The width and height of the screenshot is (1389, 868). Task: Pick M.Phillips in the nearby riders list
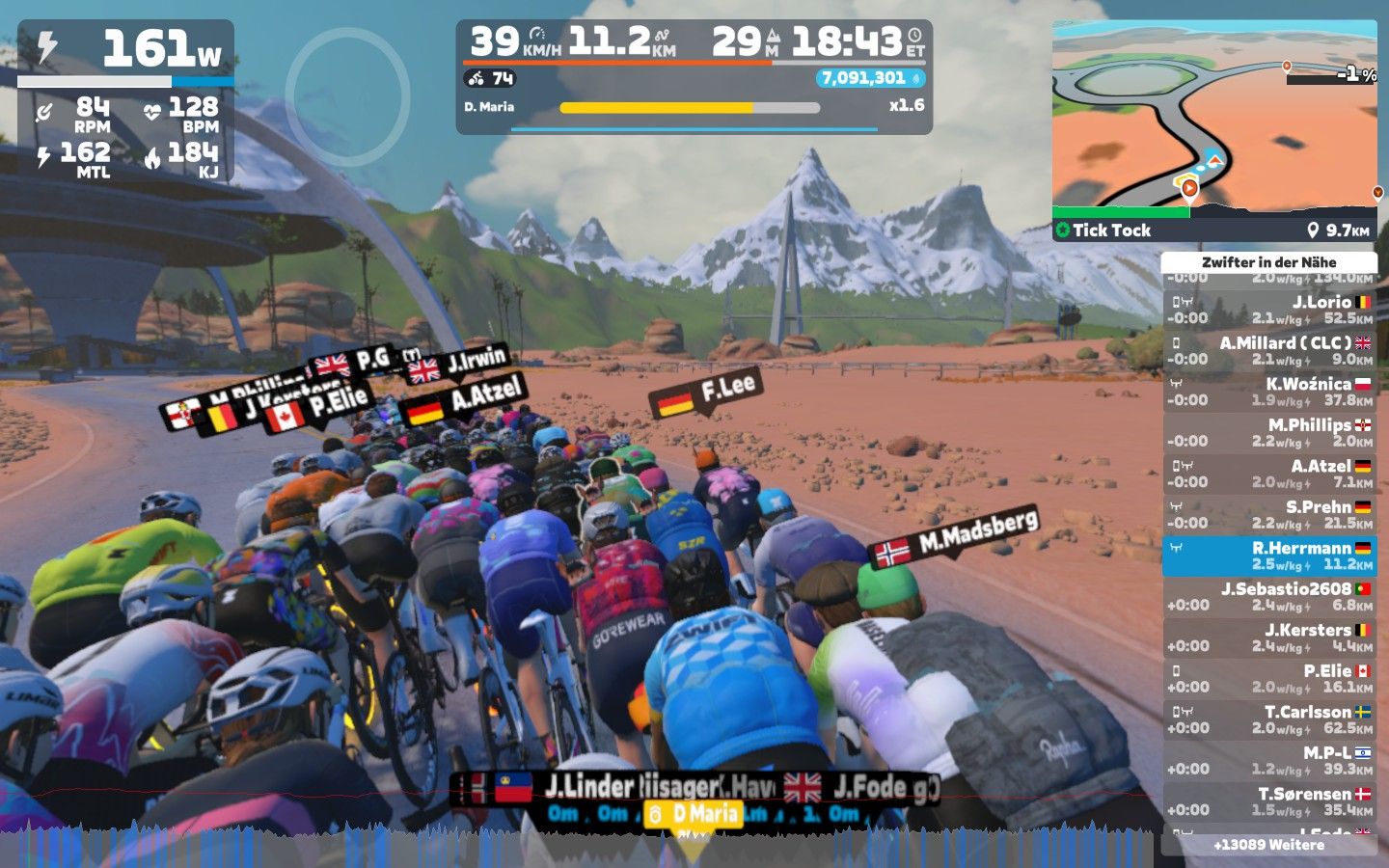pyautogui.click(x=1269, y=433)
